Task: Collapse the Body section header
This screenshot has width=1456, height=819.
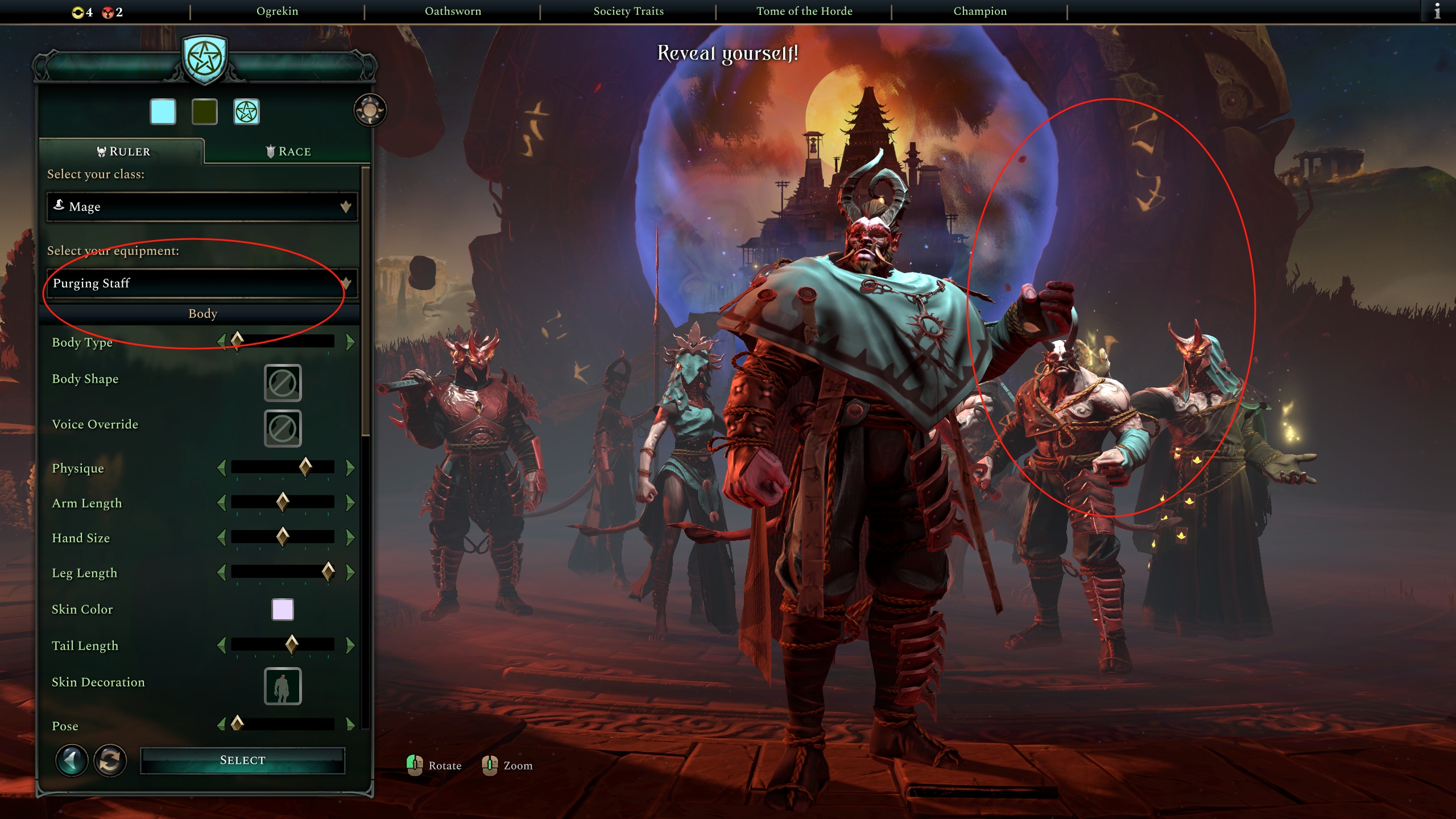Action: pos(203,313)
